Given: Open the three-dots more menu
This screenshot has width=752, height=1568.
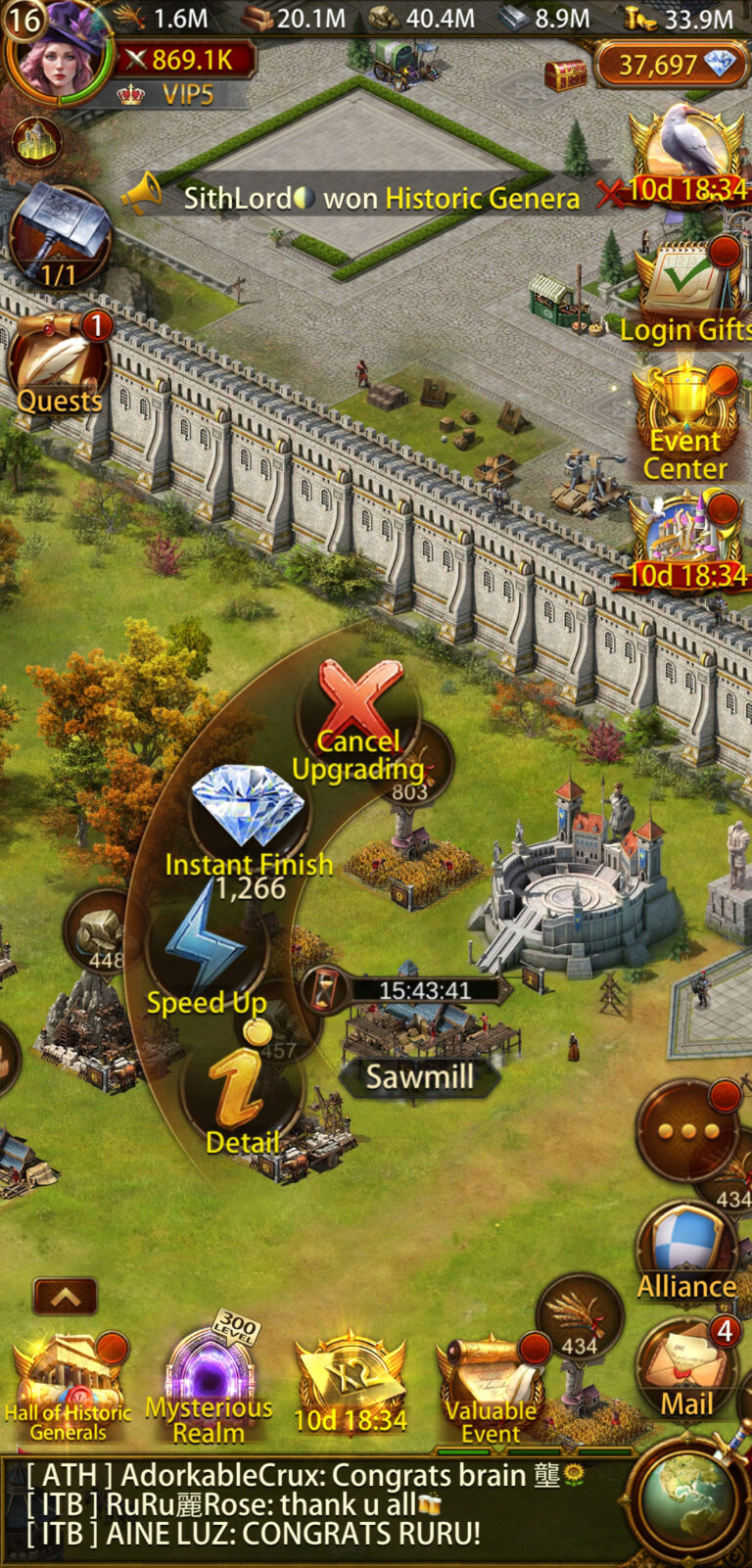Looking at the screenshot, I should pyautogui.click(x=686, y=1131).
